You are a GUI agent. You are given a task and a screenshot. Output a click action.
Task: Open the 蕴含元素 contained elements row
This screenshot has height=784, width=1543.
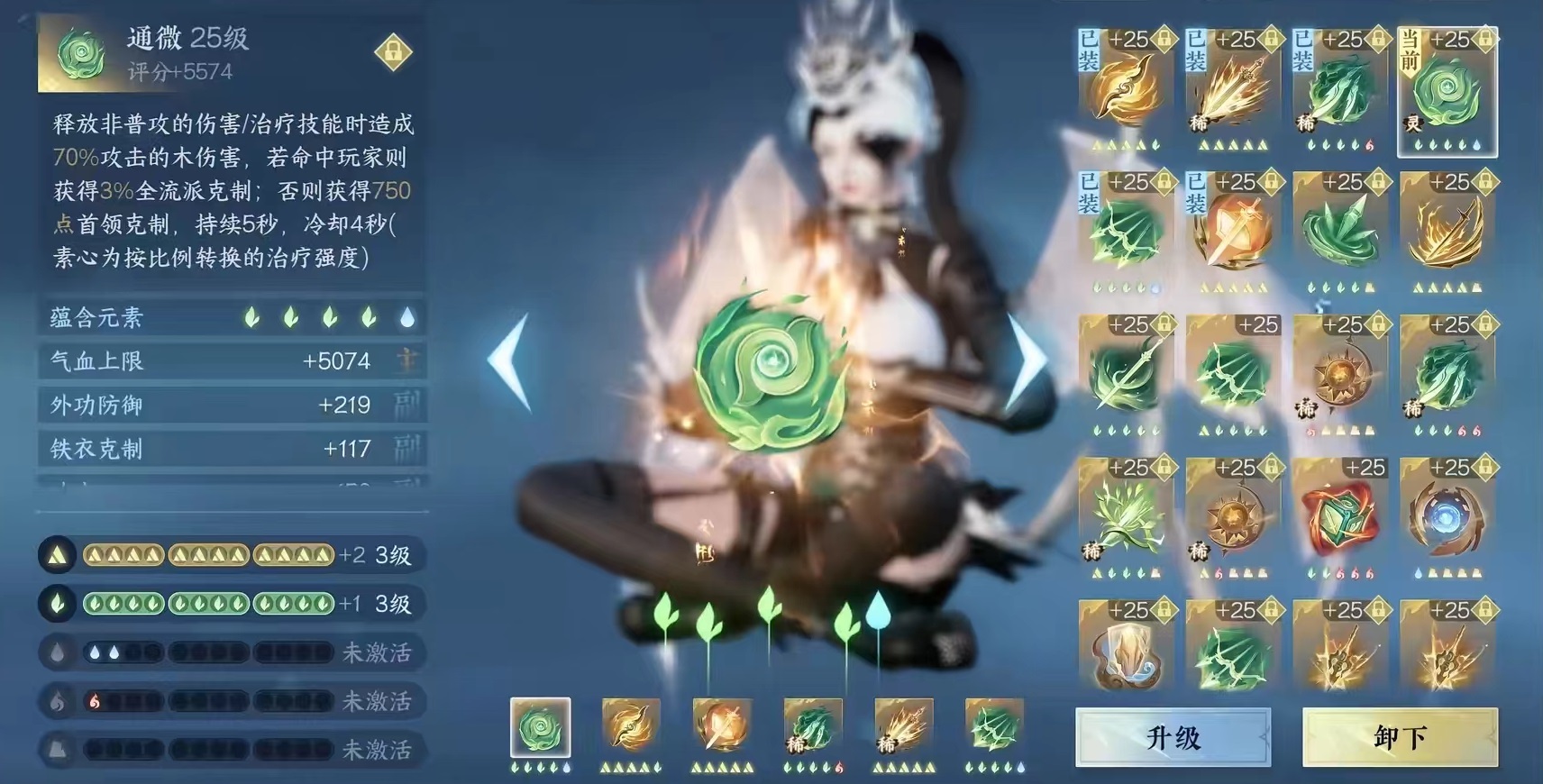232,317
